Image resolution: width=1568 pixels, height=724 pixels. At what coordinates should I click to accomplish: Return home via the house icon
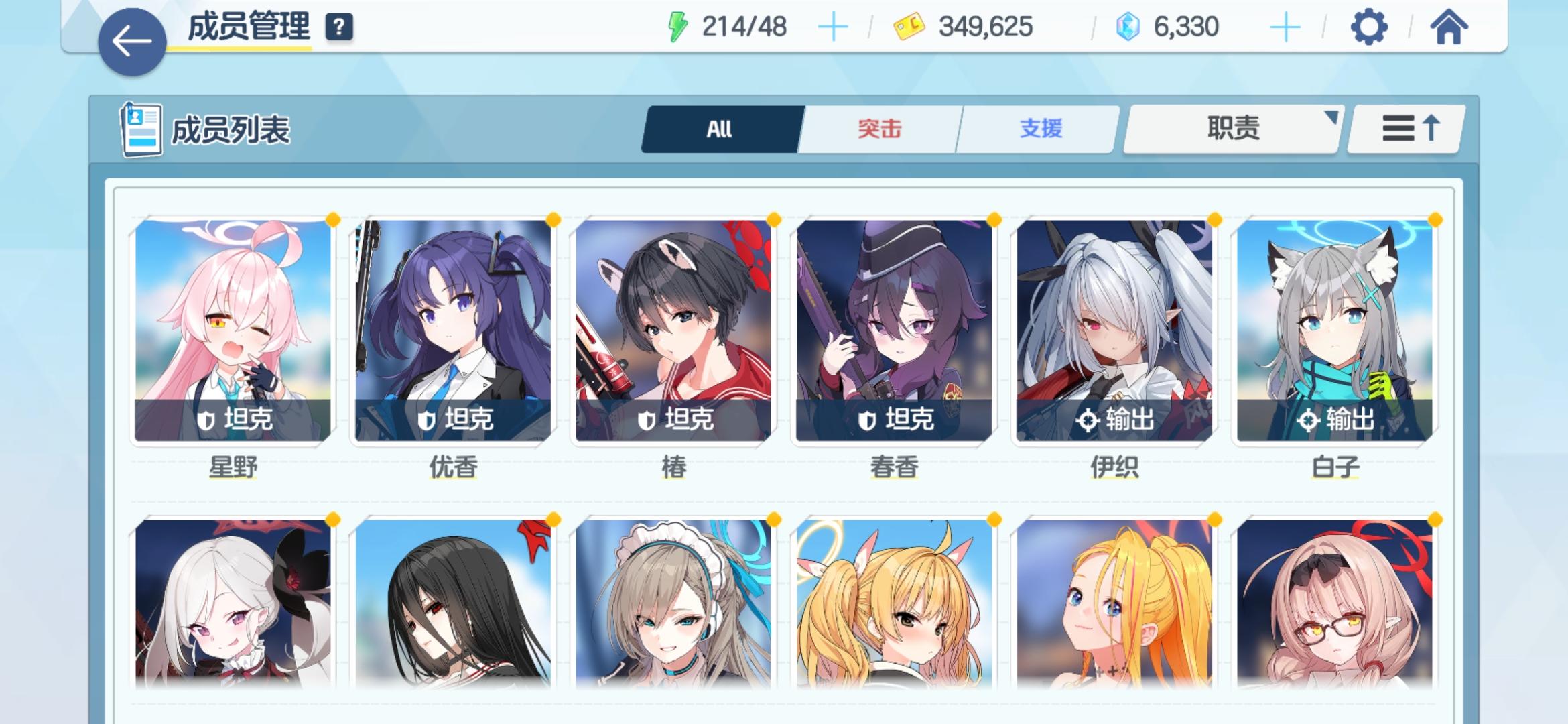[1449, 28]
